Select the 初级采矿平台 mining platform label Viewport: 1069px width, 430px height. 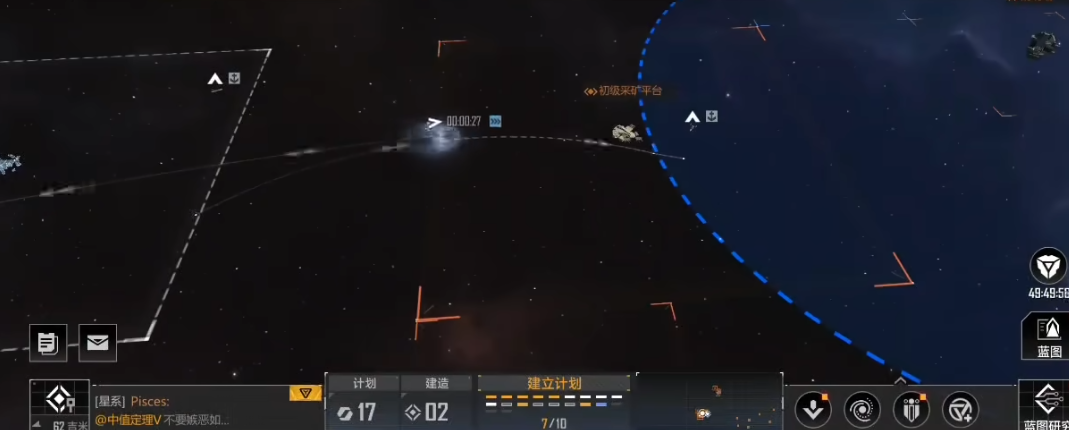pyautogui.click(x=624, y=91)
